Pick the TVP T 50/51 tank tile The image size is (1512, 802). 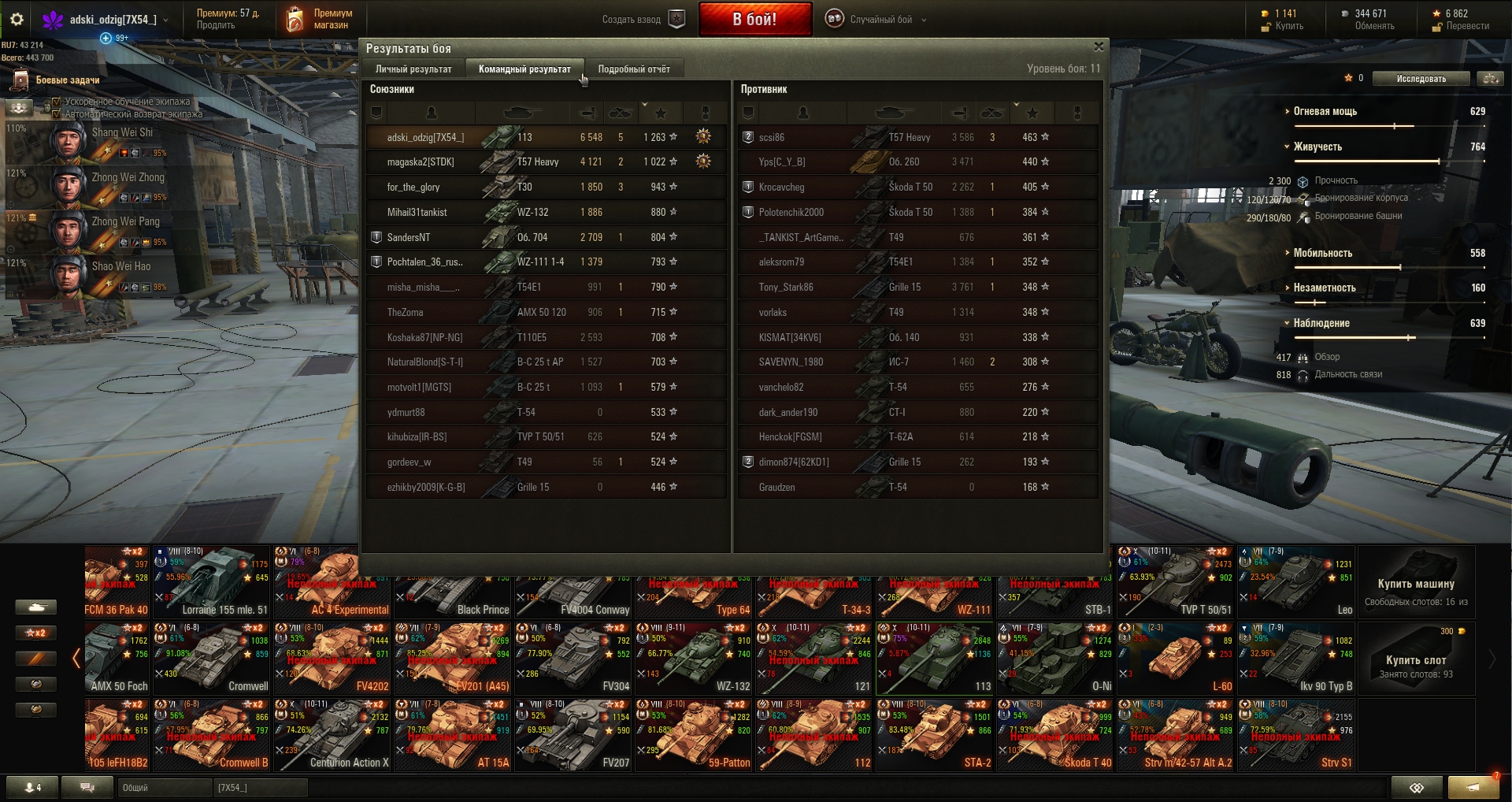(1176, 582)
